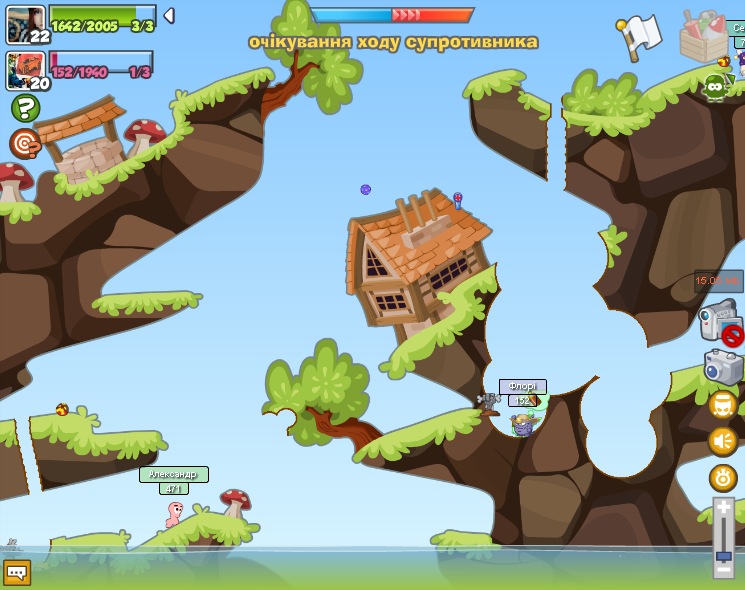Collapse the player panel with the white arrow
This screenshot has width=745, height=590.
point(169,16)
